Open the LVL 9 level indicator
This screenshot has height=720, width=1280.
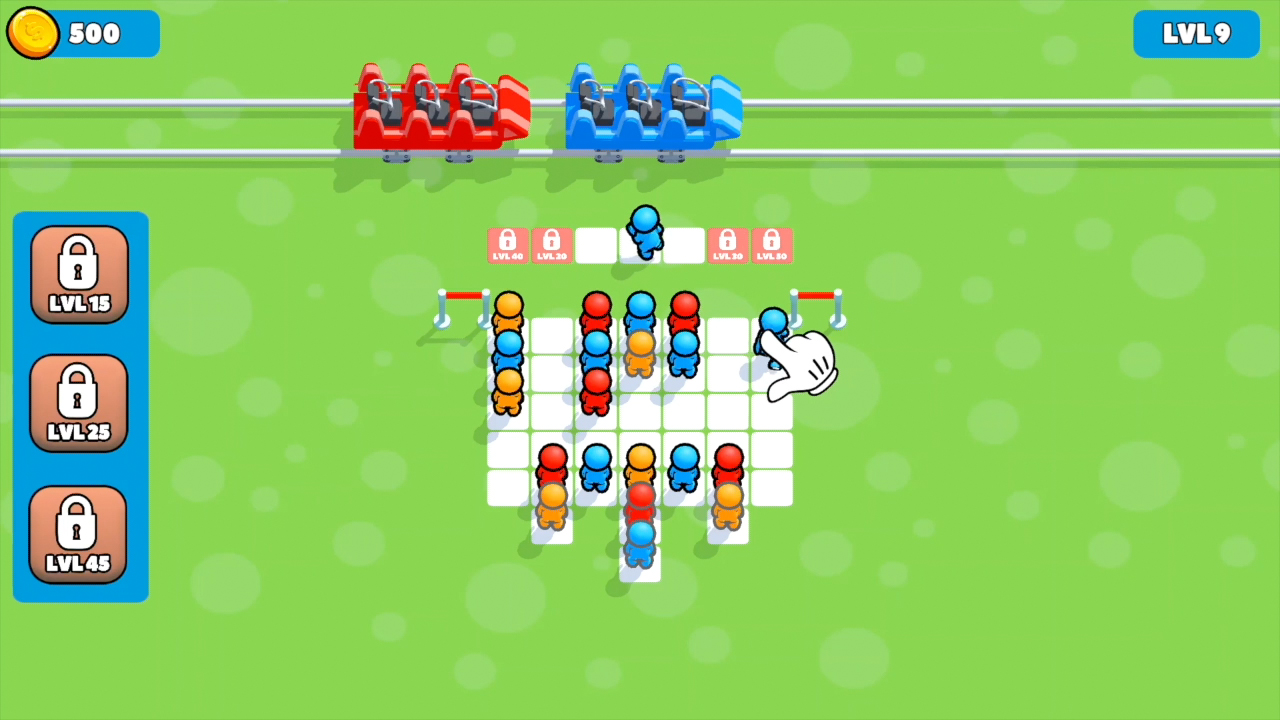coord(1196,33)
